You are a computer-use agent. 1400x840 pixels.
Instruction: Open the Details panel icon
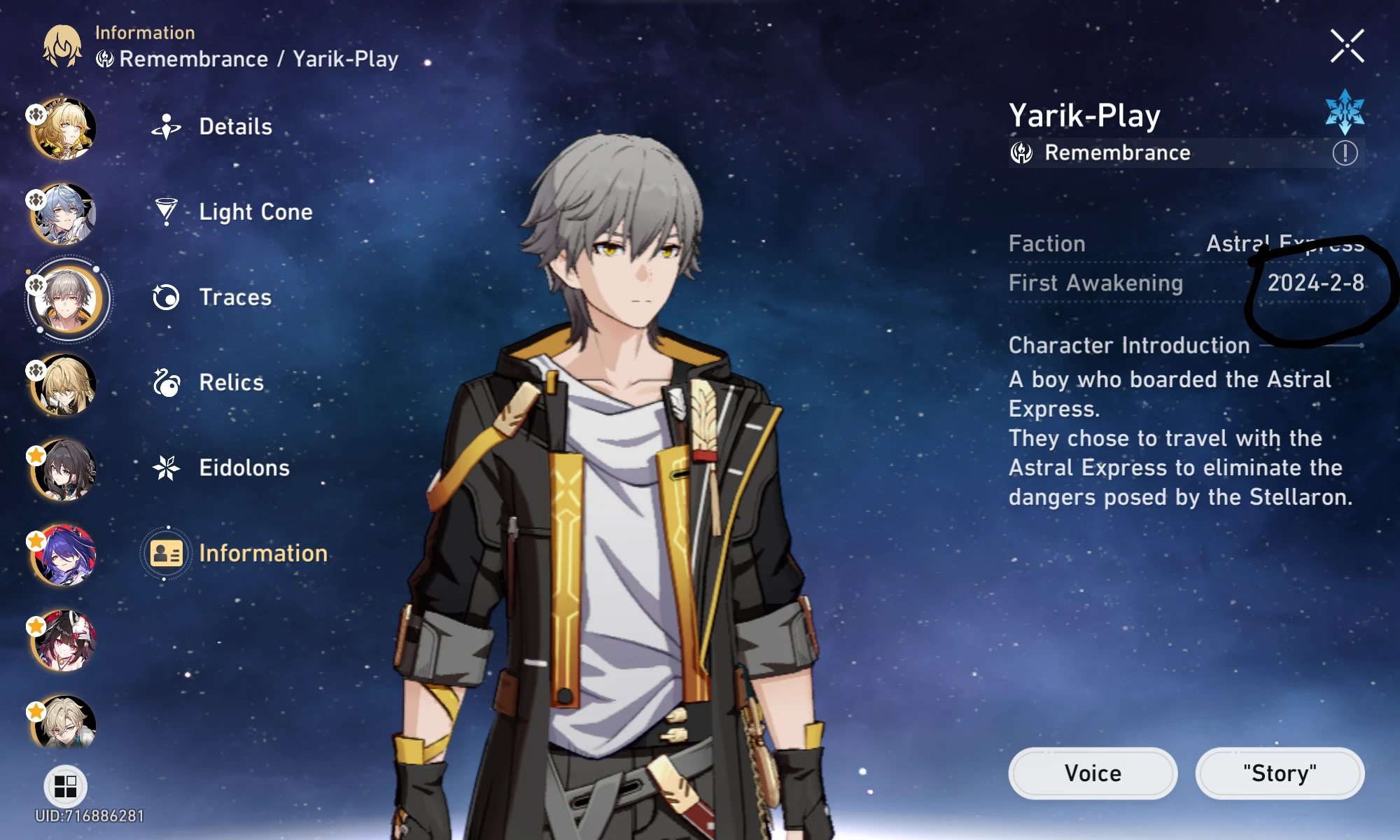click(165, 126)
